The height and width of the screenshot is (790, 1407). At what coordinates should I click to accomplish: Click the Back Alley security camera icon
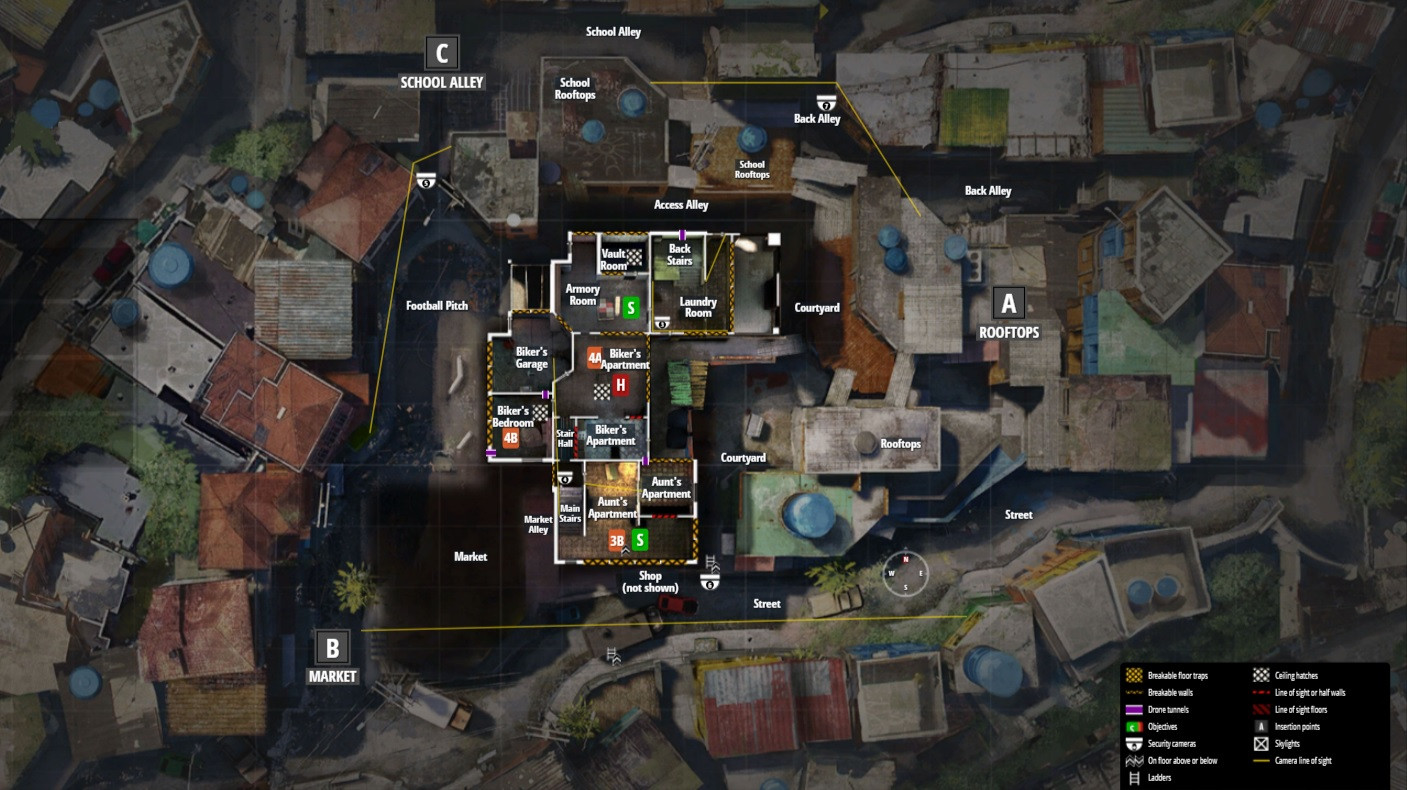pos(826,101)
